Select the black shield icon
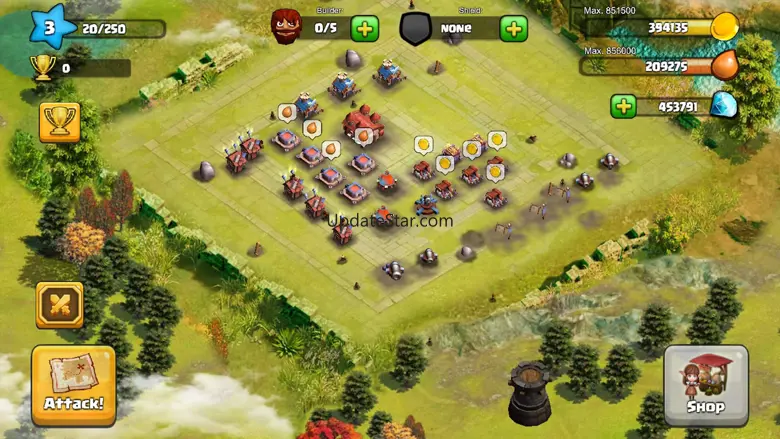780x439 pixels. (416, 28)
